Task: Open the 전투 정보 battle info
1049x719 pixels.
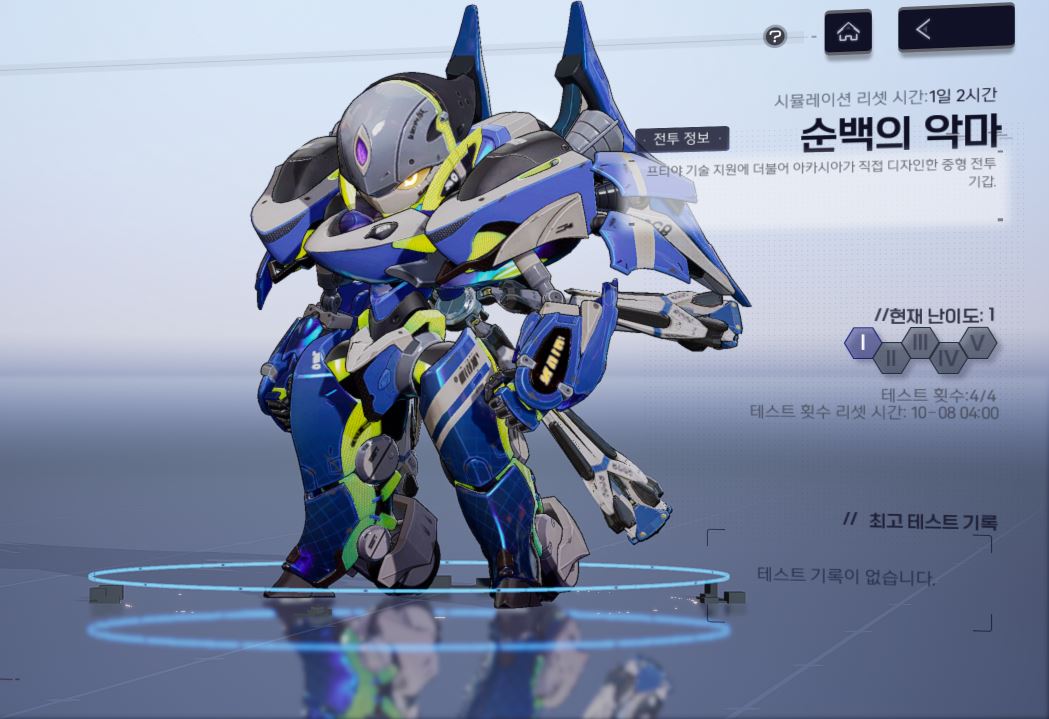Action: pyautogui.click(x=680, y=139)
